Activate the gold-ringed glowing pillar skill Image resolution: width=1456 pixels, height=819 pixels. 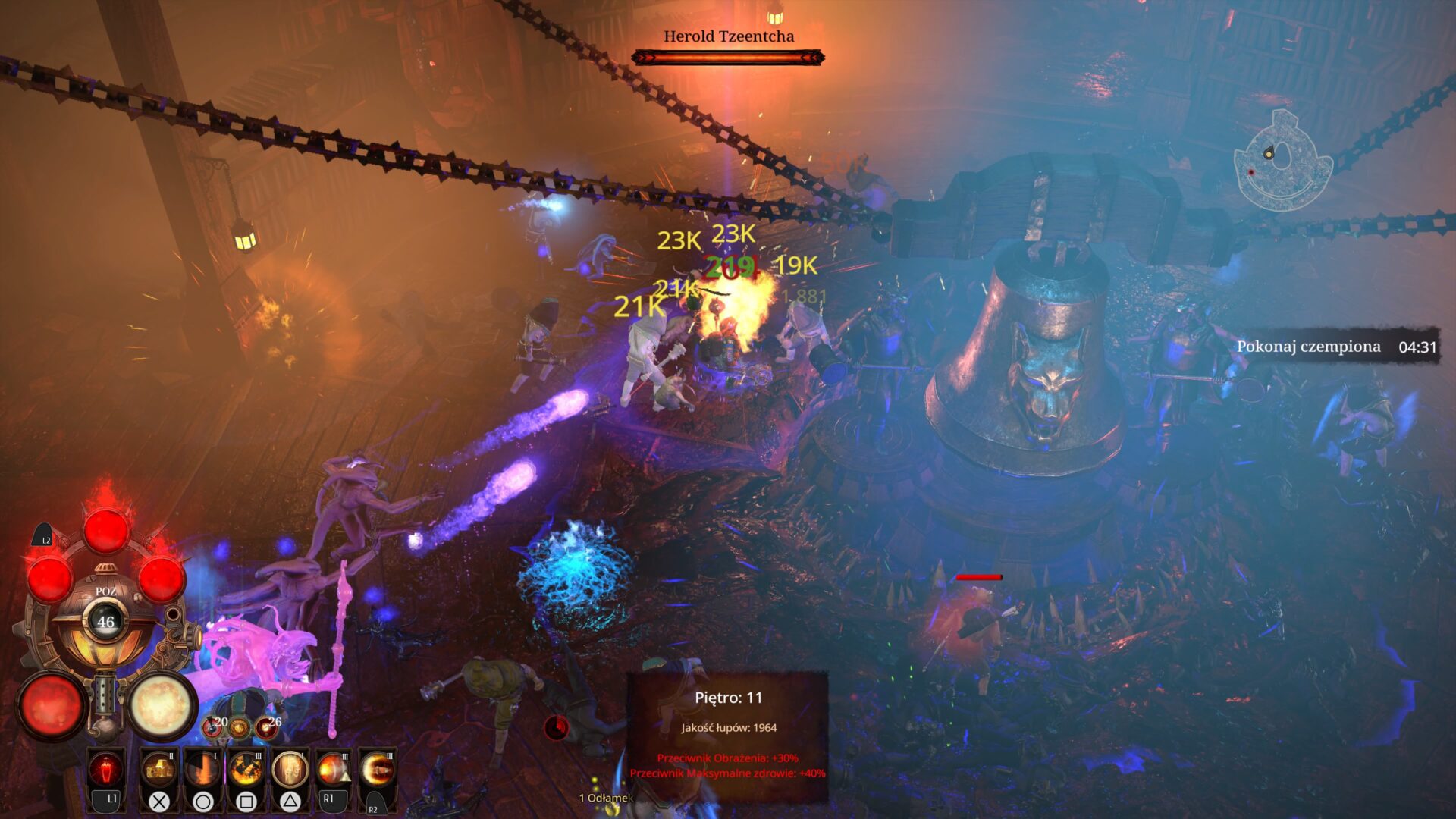click(x=290, y=770)
